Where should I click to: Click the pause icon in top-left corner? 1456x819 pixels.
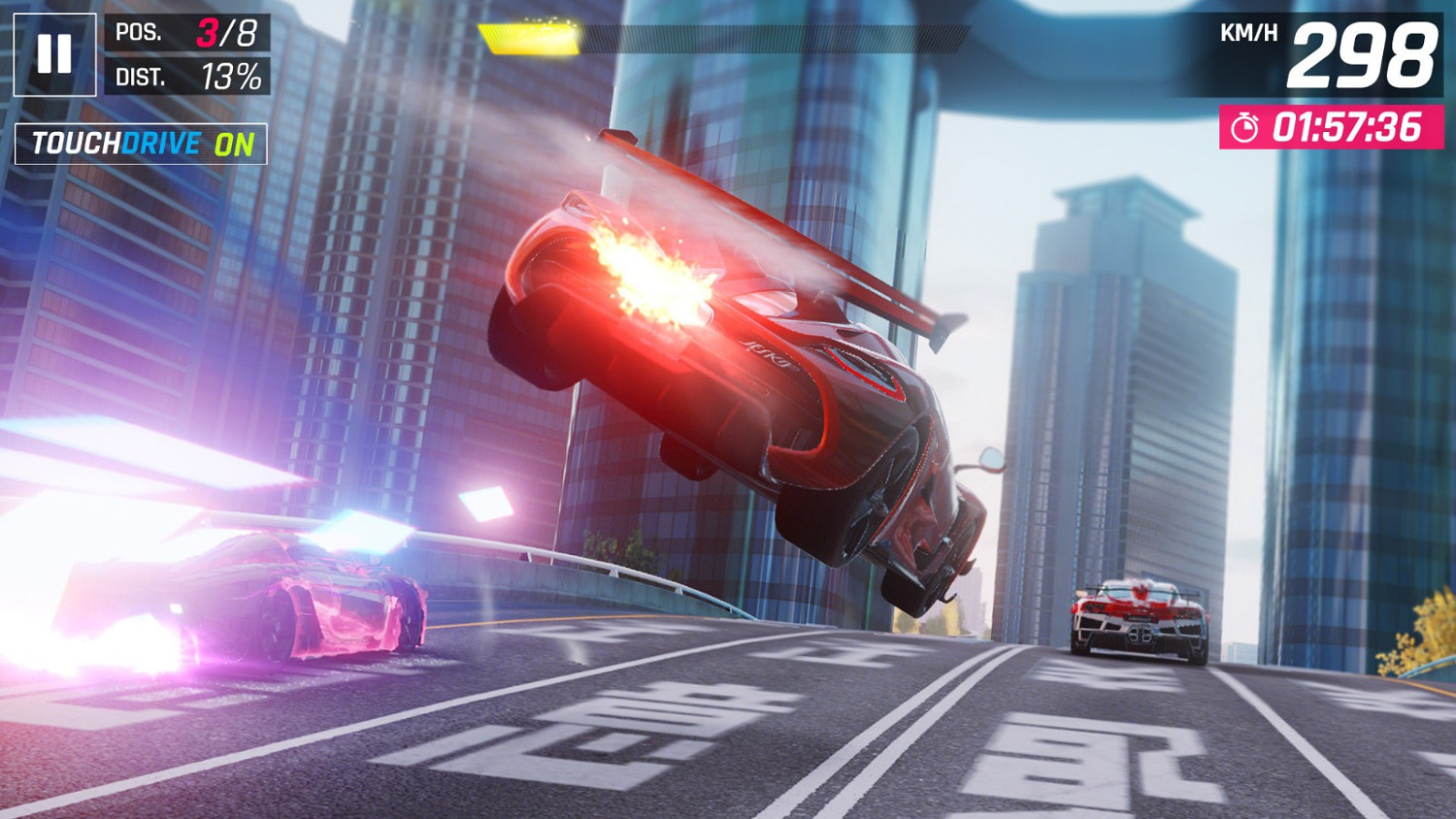(x=55, y=54)
